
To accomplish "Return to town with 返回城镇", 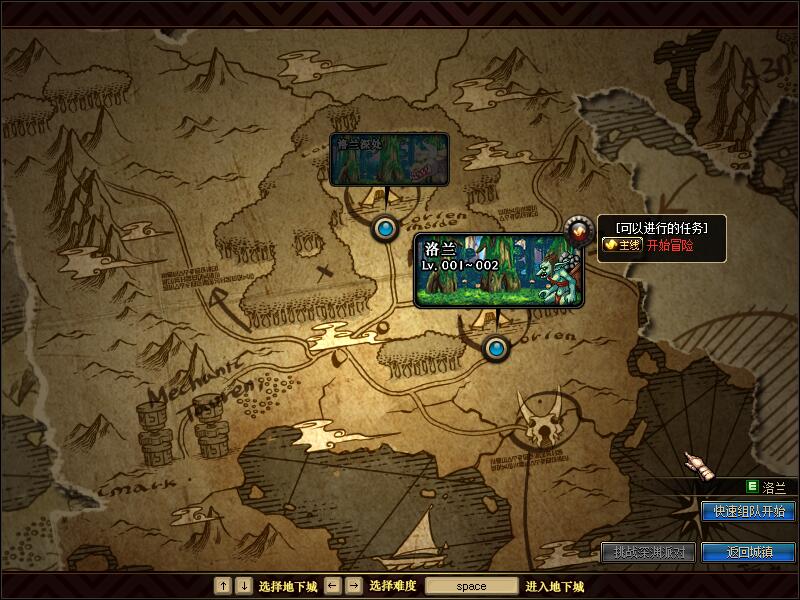I will point(748,552).
